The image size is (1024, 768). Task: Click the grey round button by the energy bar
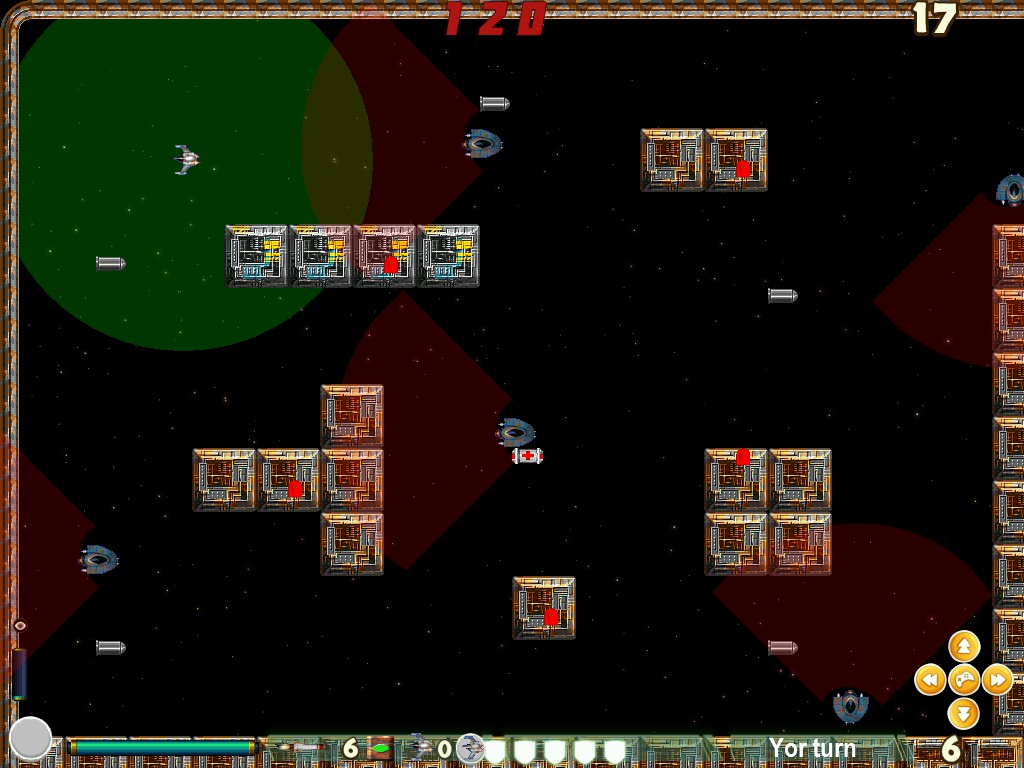pyautogui.click(x=30, y=738)
